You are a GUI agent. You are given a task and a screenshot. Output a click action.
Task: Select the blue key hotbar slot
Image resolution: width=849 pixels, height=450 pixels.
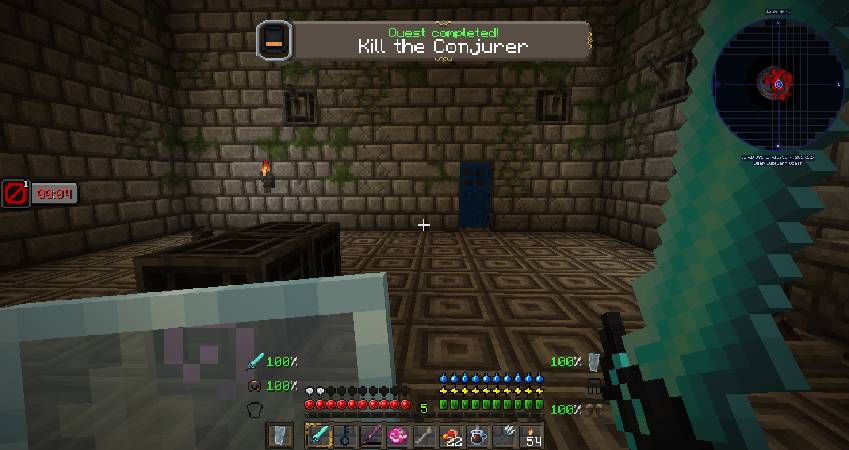(344, 436)
